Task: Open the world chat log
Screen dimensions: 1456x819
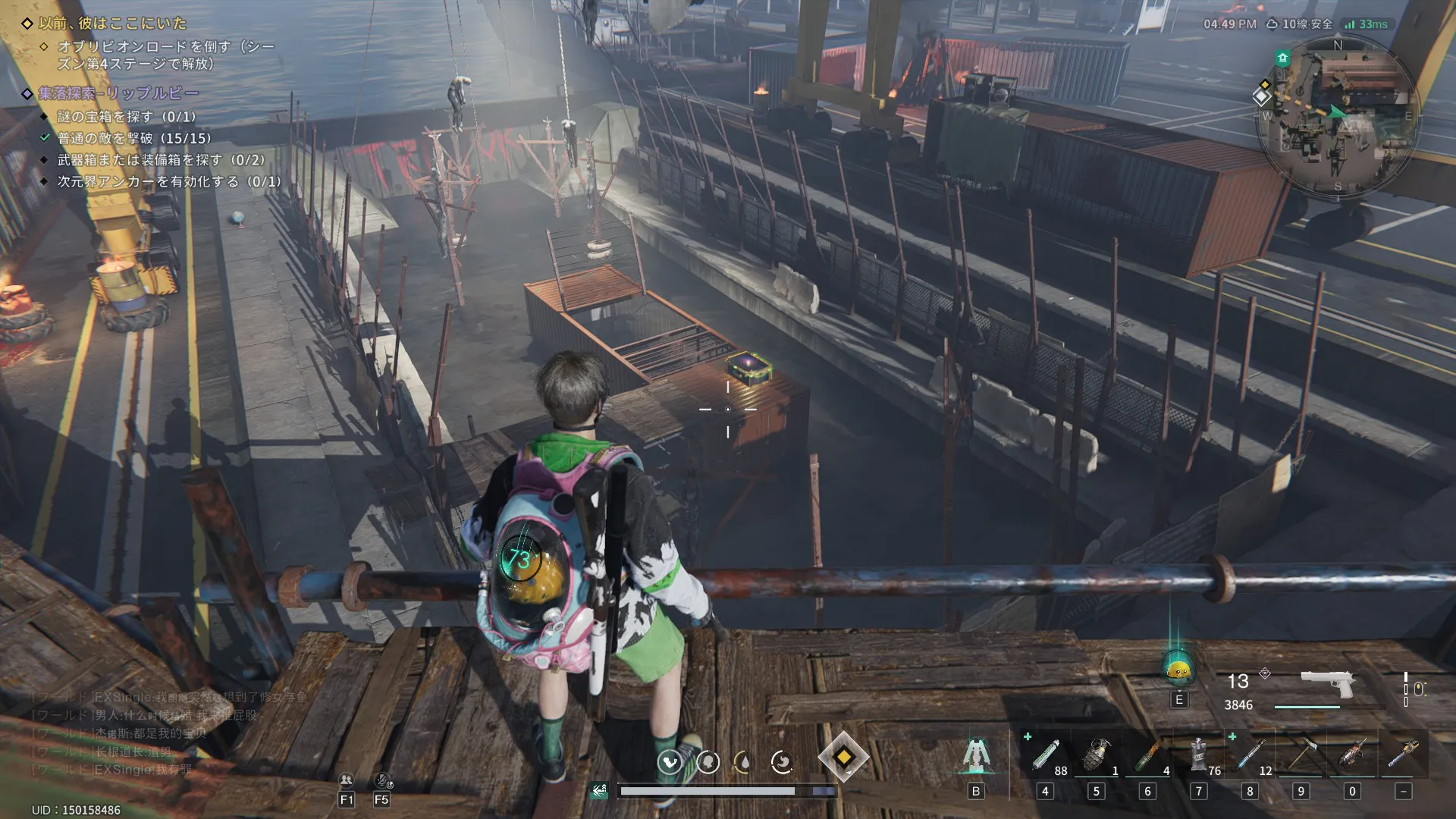Action: tap(152, 733)
